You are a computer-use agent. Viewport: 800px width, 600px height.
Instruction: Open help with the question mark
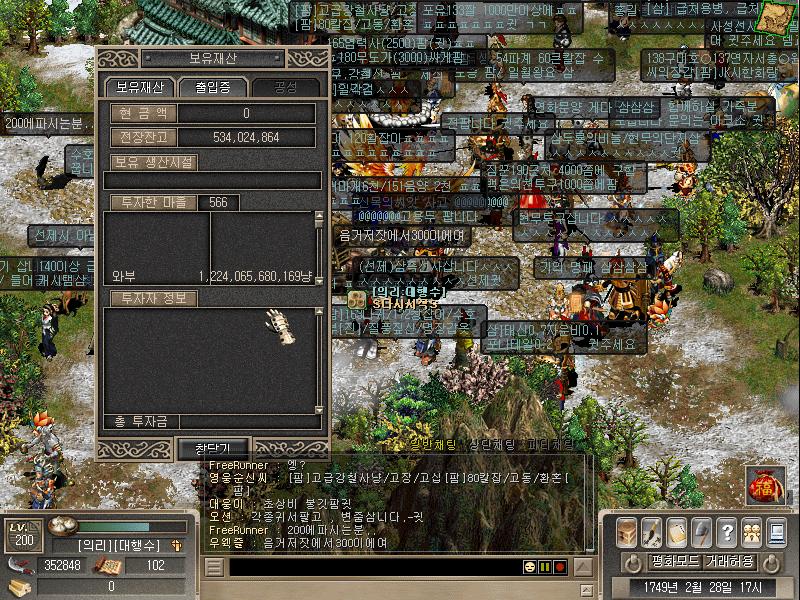click(727, 532)
